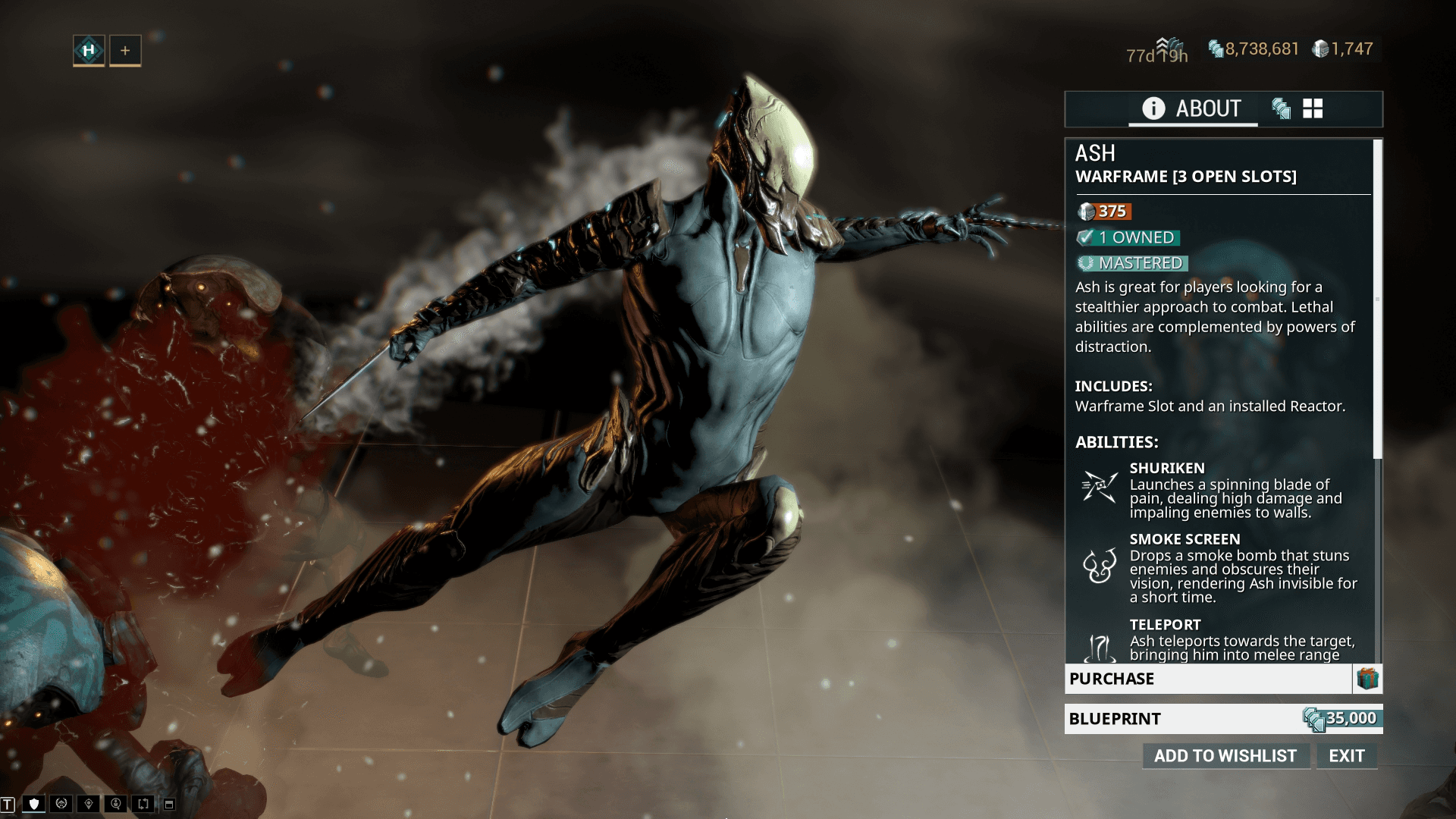This screenshot has width=1456, height=819.
Task: Exit the Ash market page
Action: point(1346,755)
